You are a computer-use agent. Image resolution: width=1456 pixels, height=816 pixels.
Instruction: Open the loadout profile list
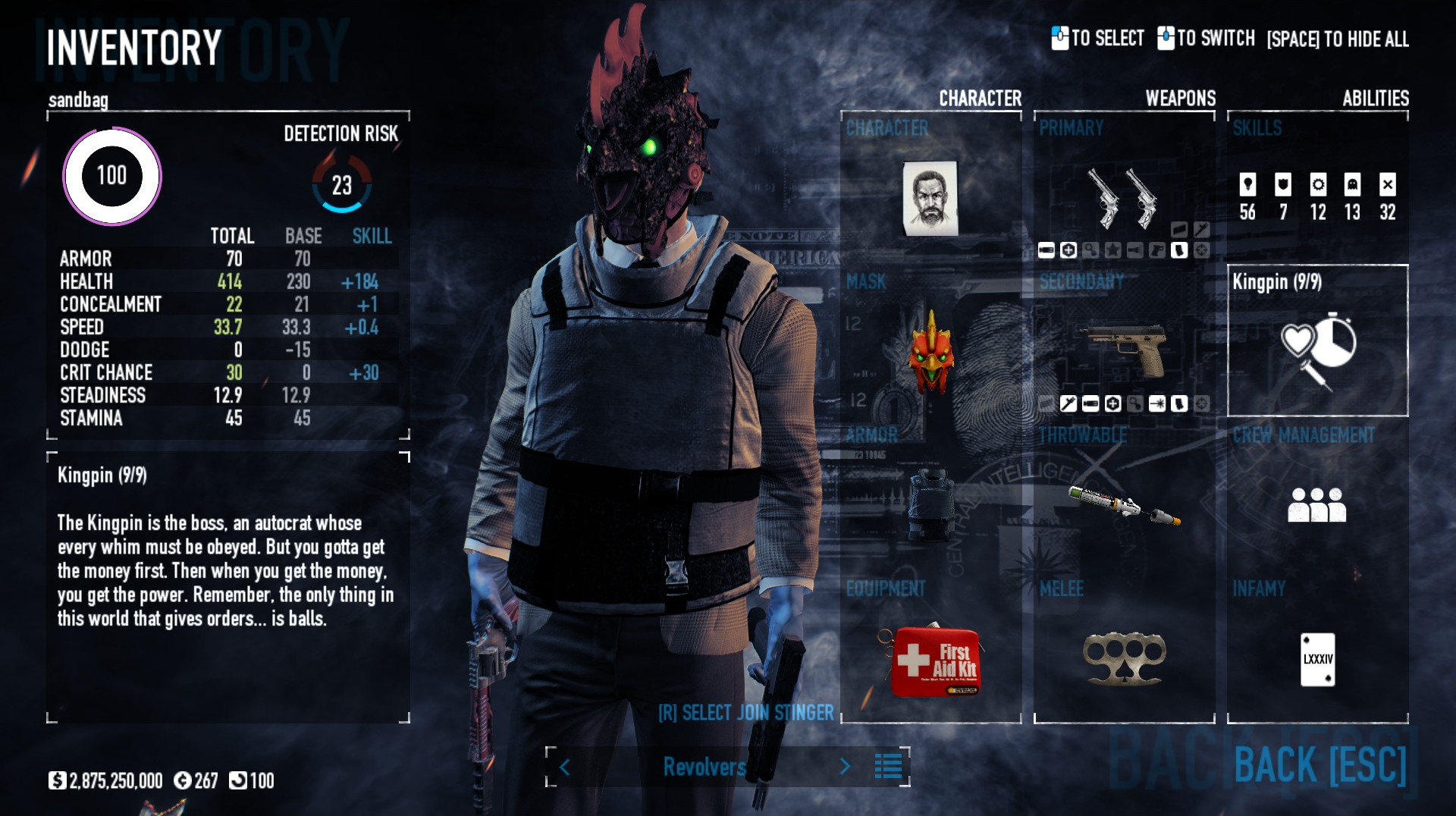point(888,767)
